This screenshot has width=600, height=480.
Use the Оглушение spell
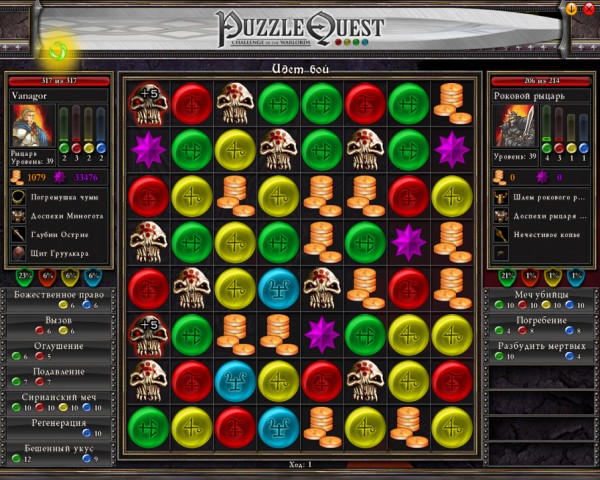(x=59, y=346)
